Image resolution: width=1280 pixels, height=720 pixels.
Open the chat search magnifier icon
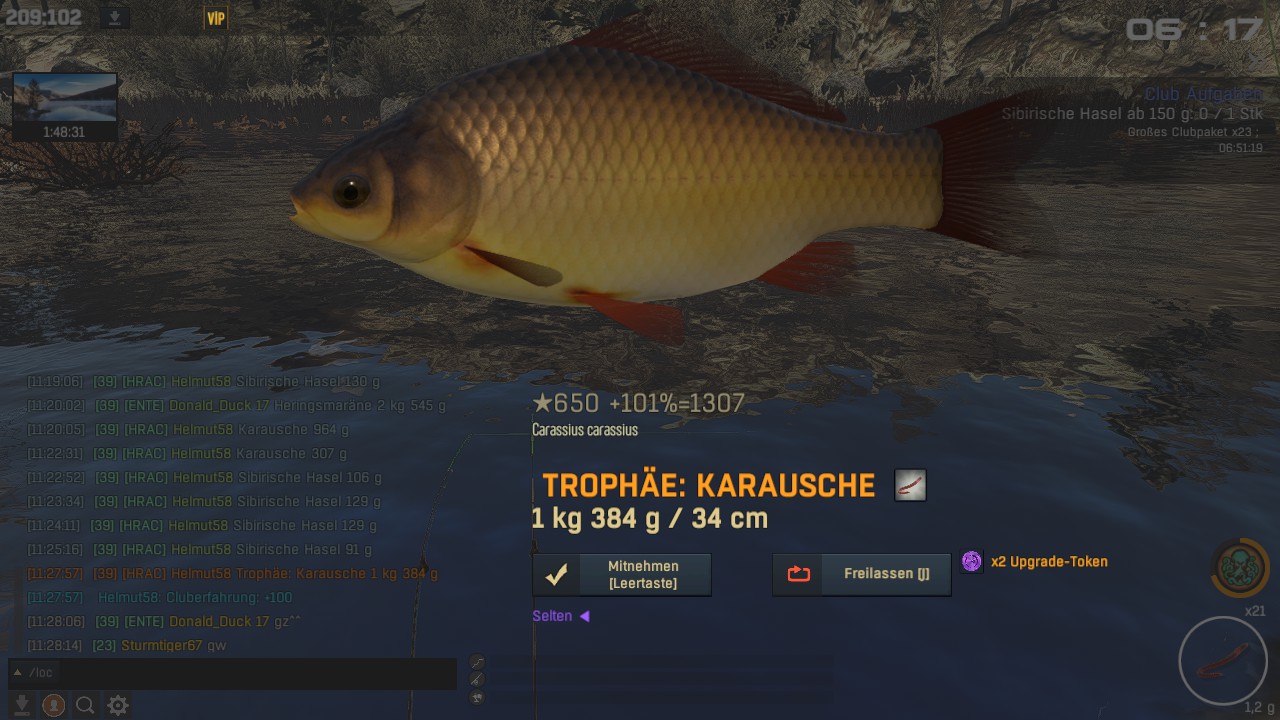86,706
